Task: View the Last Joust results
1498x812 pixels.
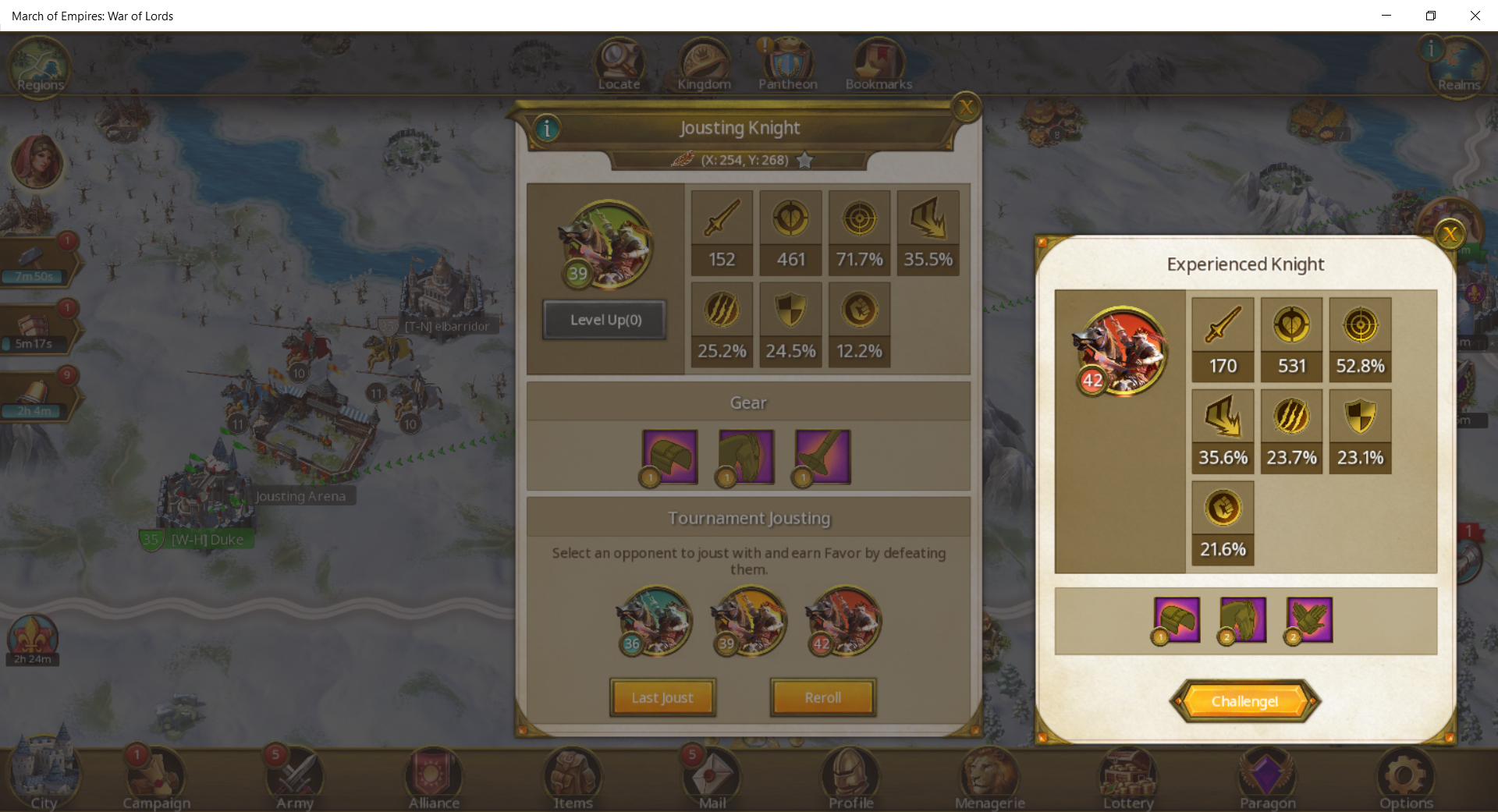Action: (x=662, y=697)
